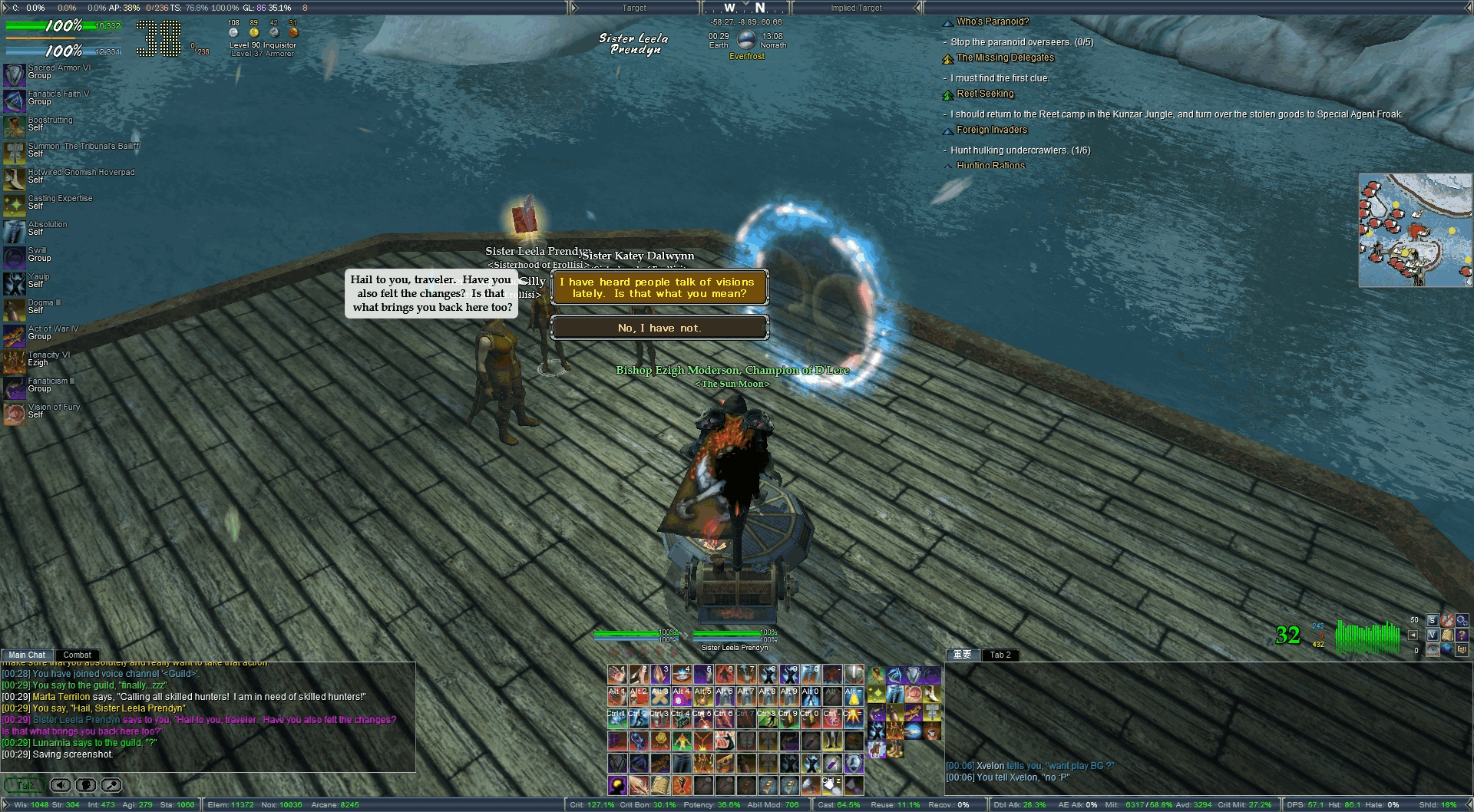Choose the reply about hearing talk of visions
This screenshot has height=812, width=1474.
coord(659,288)
